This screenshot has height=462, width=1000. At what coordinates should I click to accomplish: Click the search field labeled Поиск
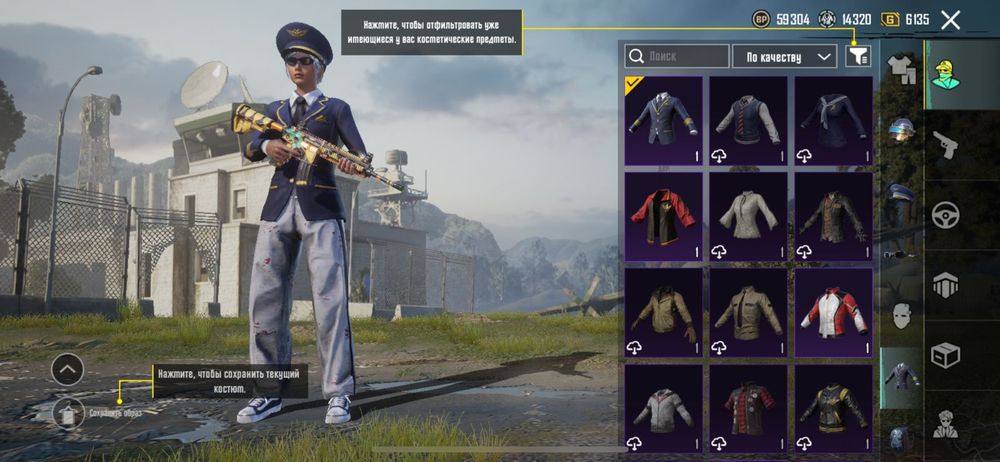pyautogui.click(x=677, y=56)
